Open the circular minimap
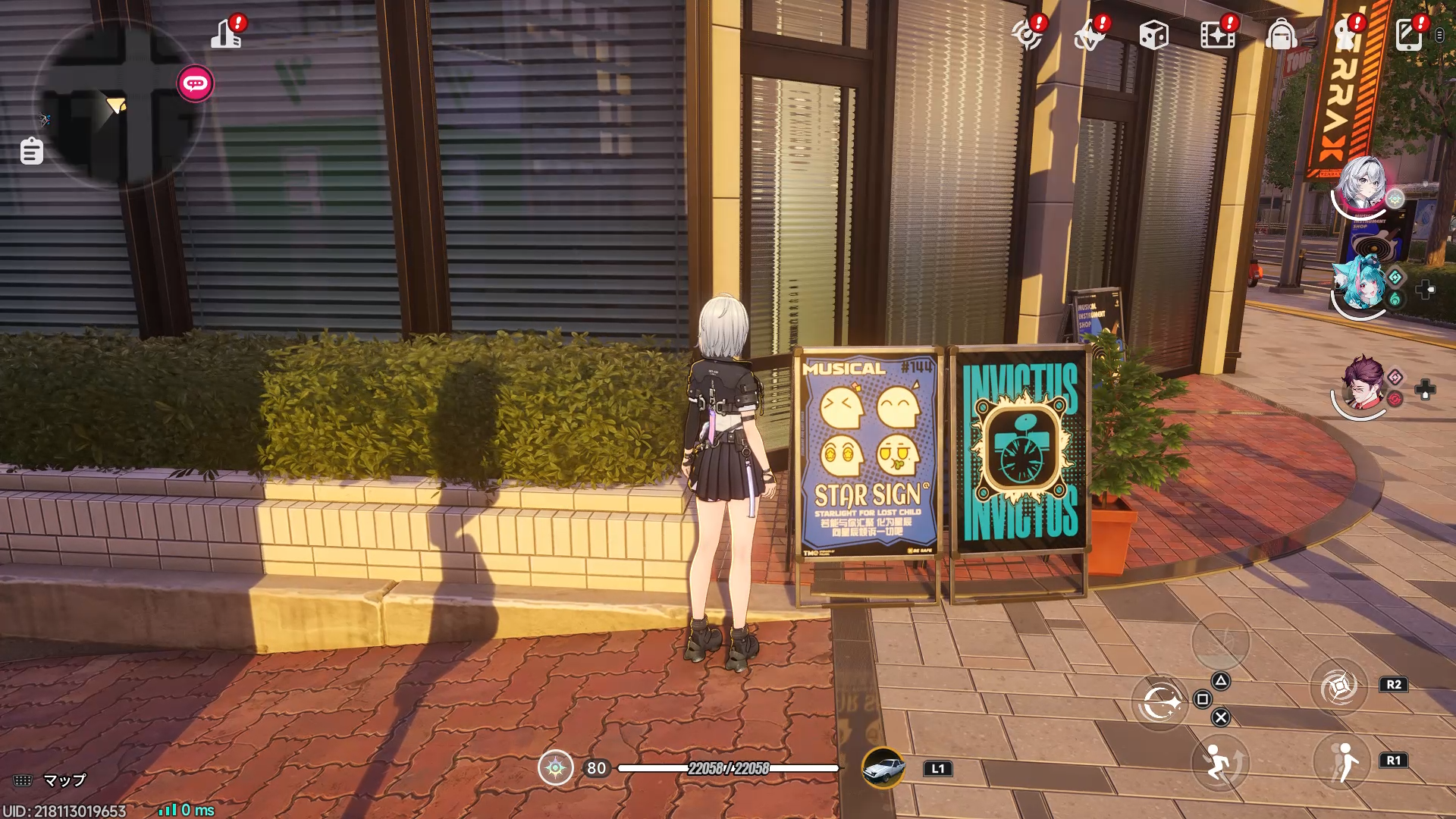The height and width of the screenshot is (819, 1456). click(x=119, y=104)
